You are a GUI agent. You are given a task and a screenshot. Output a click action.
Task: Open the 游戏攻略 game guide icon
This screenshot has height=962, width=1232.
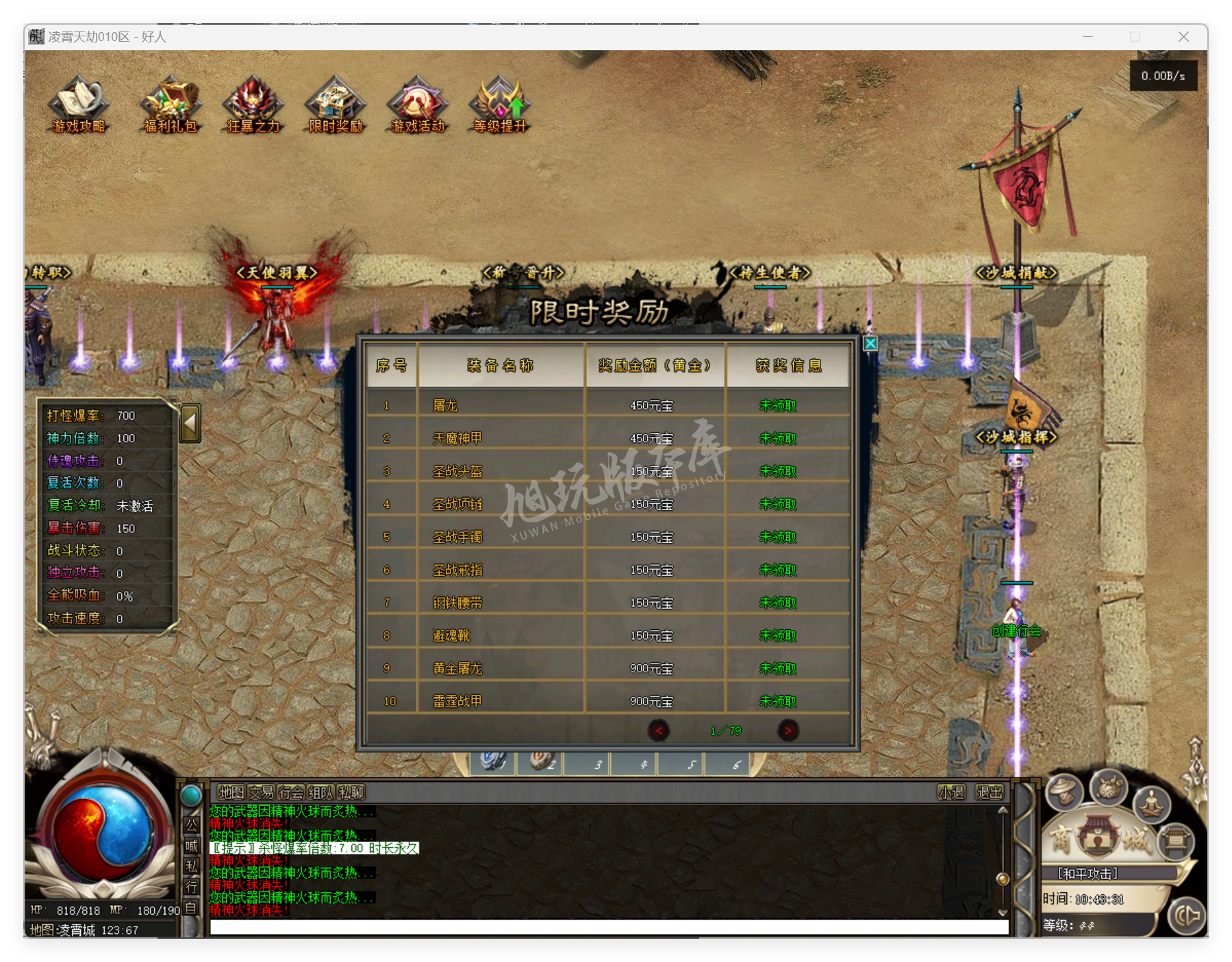click(x=79, y=105)
